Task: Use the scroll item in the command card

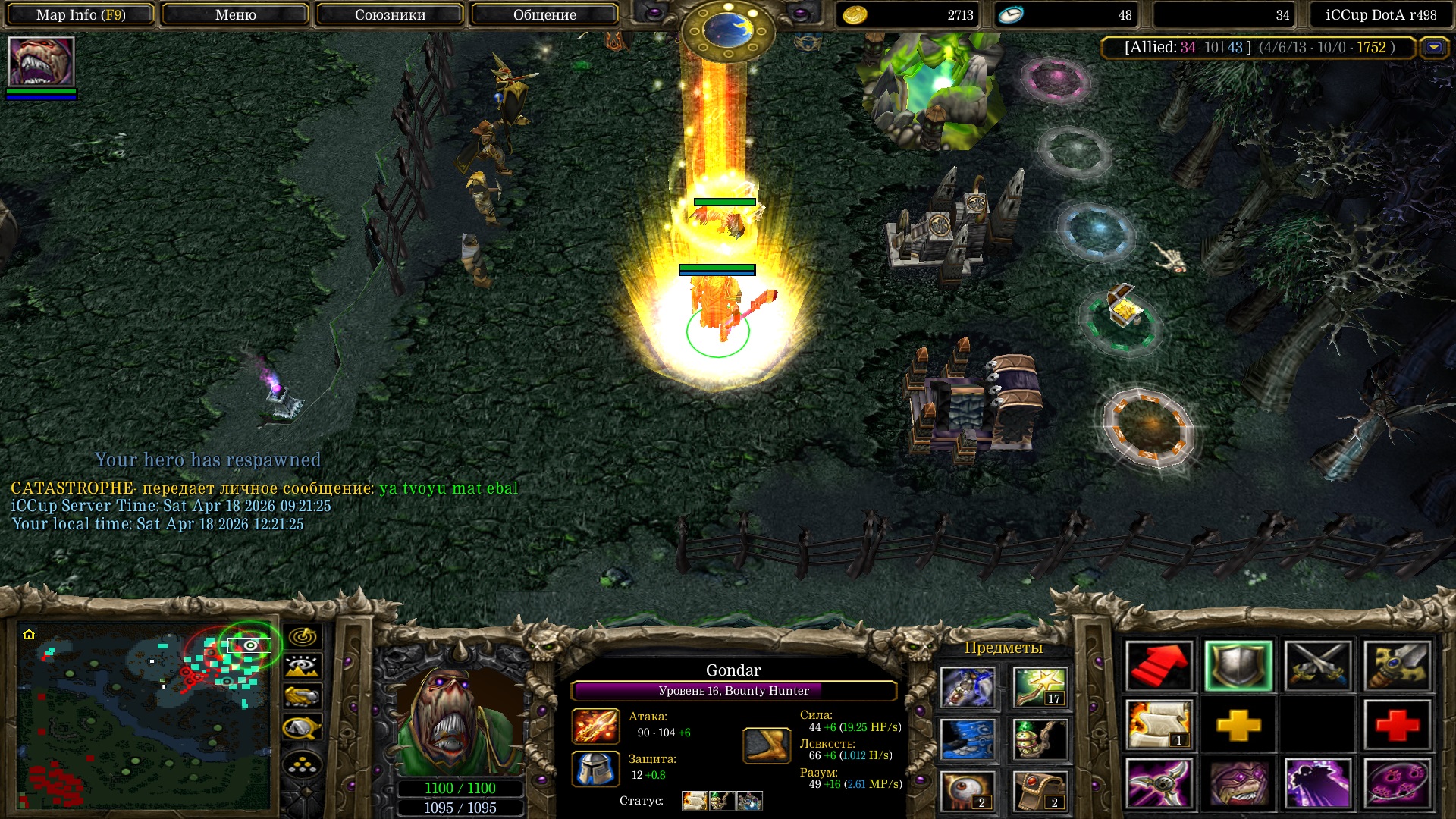Action: (x=1159, y=725)
